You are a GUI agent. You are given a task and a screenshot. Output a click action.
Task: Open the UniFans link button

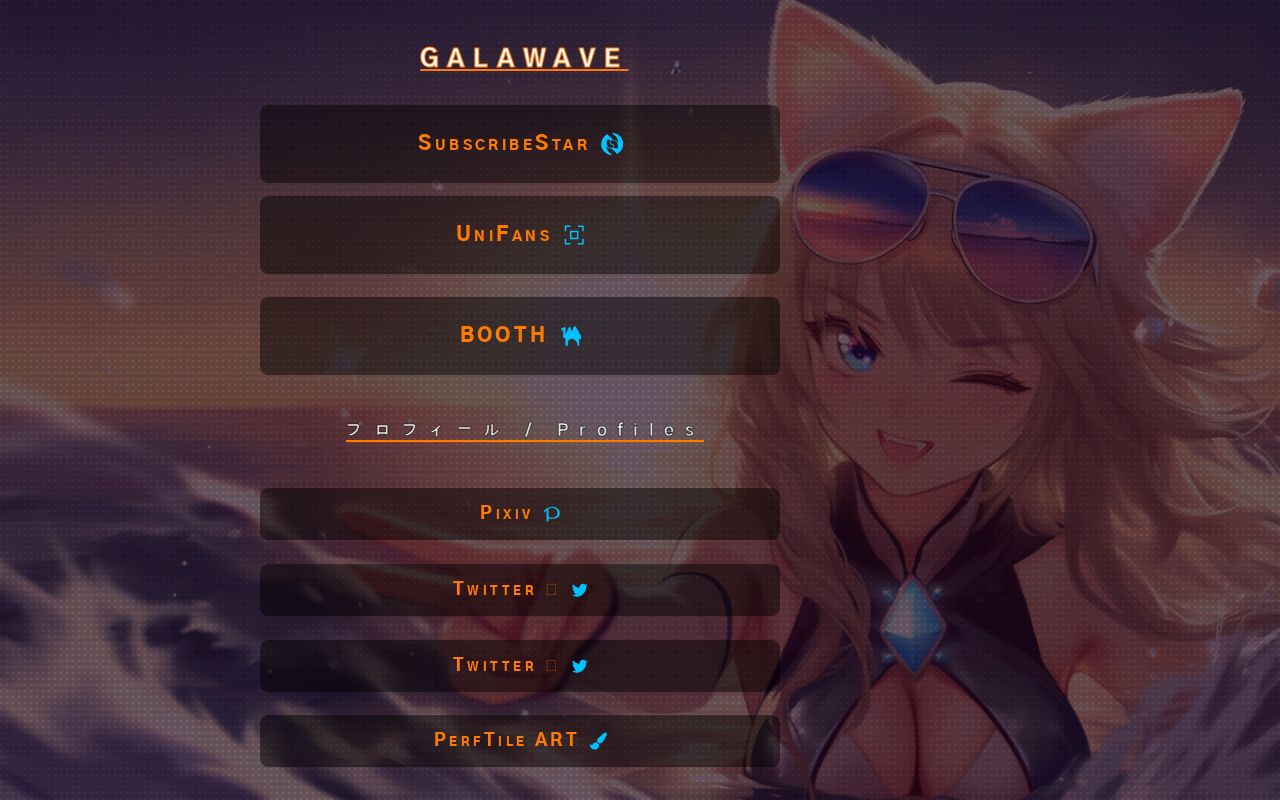[520, 234]
